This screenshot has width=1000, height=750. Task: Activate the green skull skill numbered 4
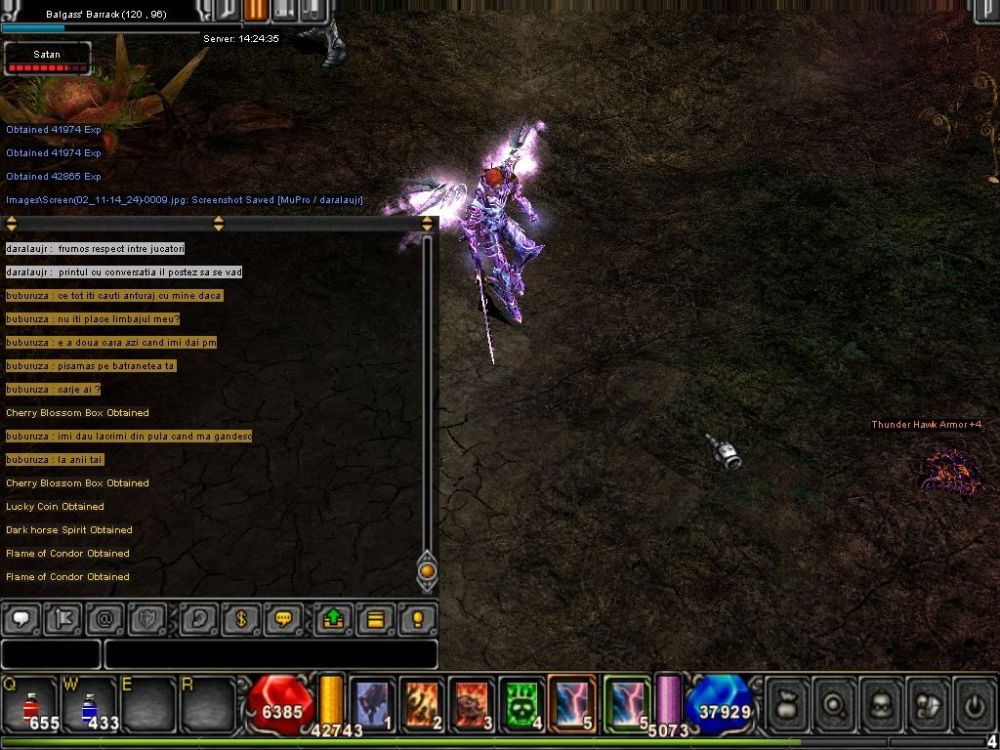(521, 703)
